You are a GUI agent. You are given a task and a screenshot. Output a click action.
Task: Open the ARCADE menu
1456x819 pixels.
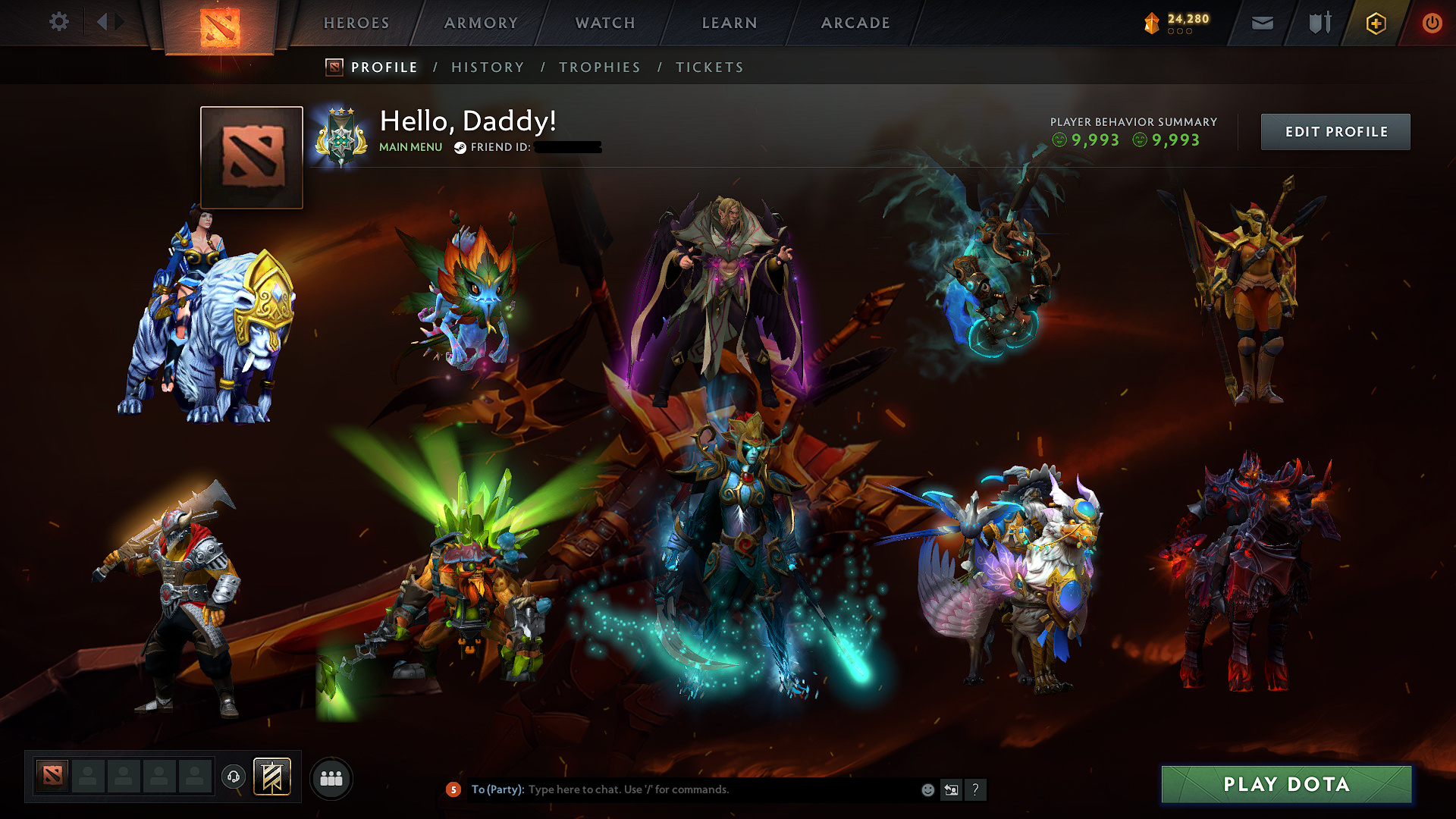point(855,23)
